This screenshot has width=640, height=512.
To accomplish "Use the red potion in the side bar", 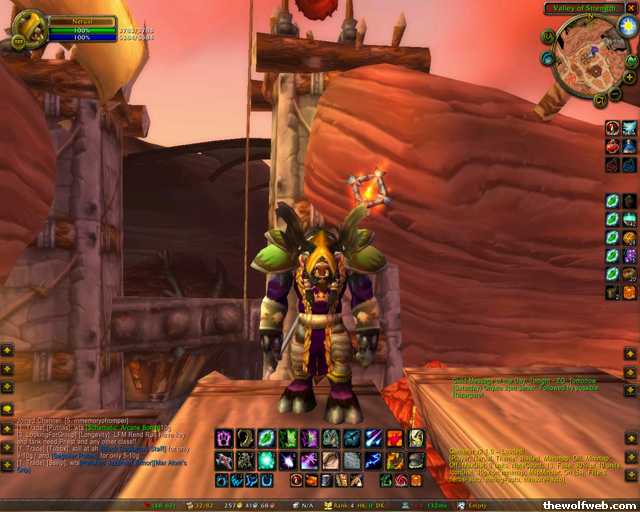I will pyautogui.click(x=612, y=146).
